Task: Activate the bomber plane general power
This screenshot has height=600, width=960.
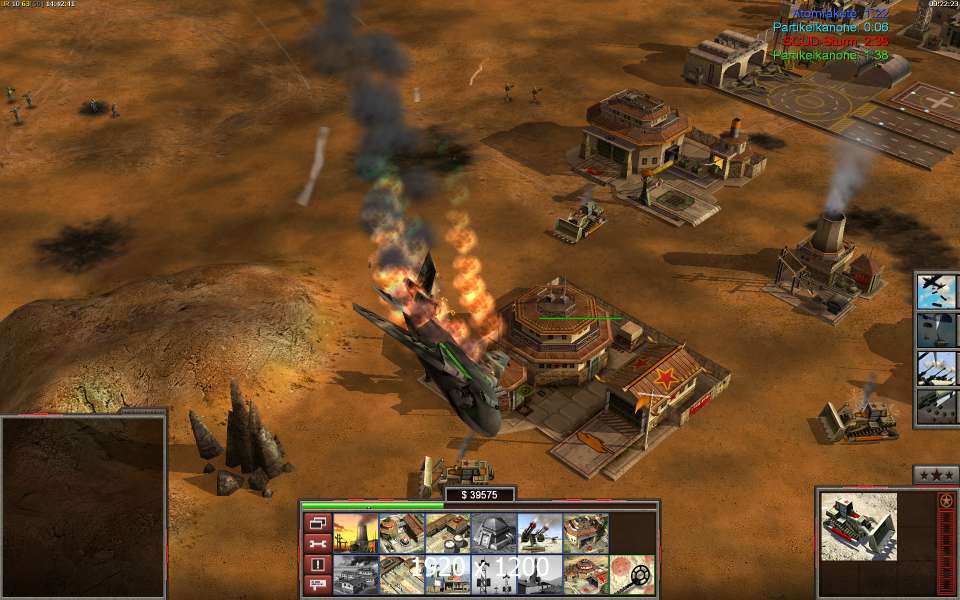Action: [x=937, y=291]
